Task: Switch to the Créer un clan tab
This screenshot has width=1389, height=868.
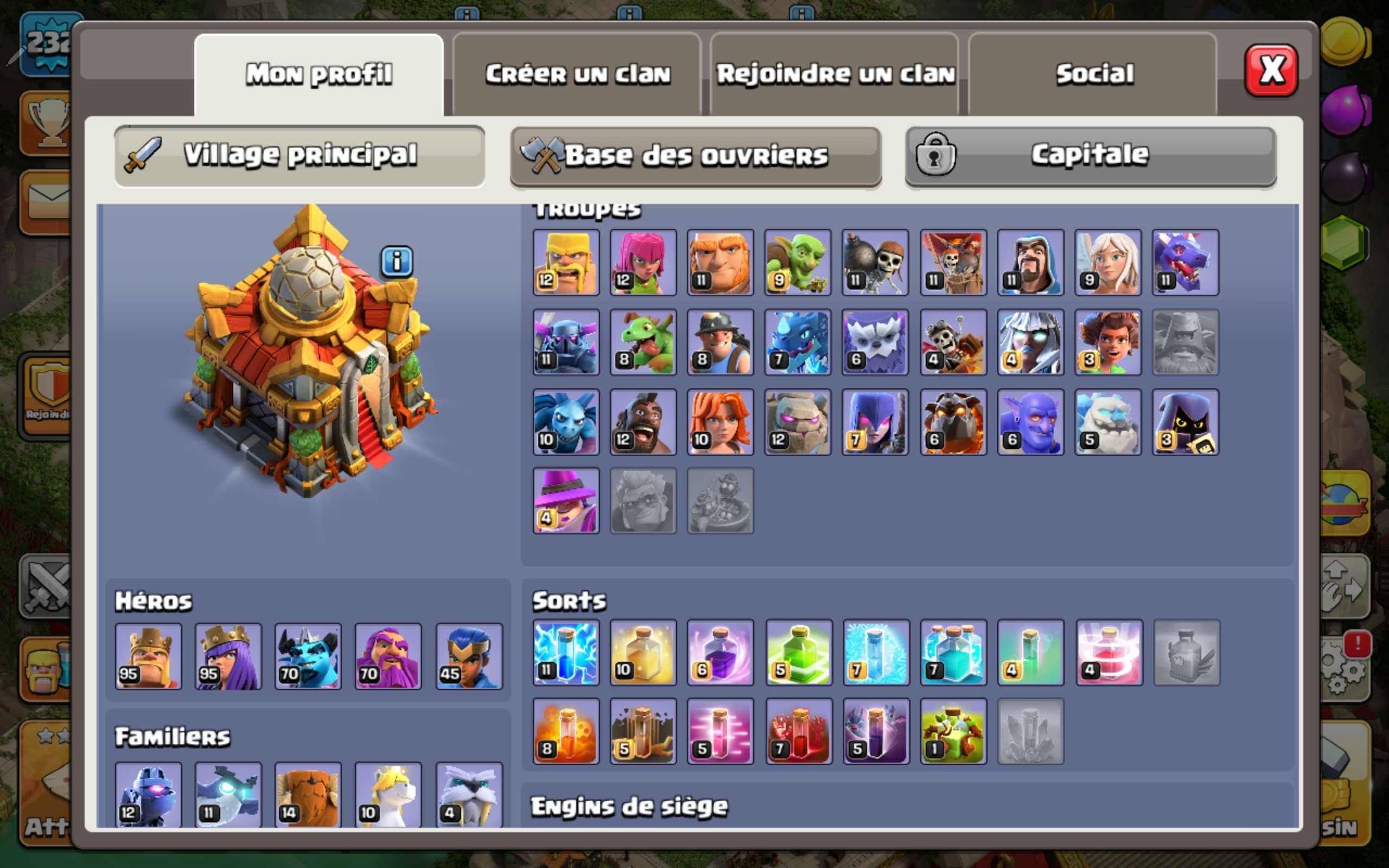Action: pos(577,73)
